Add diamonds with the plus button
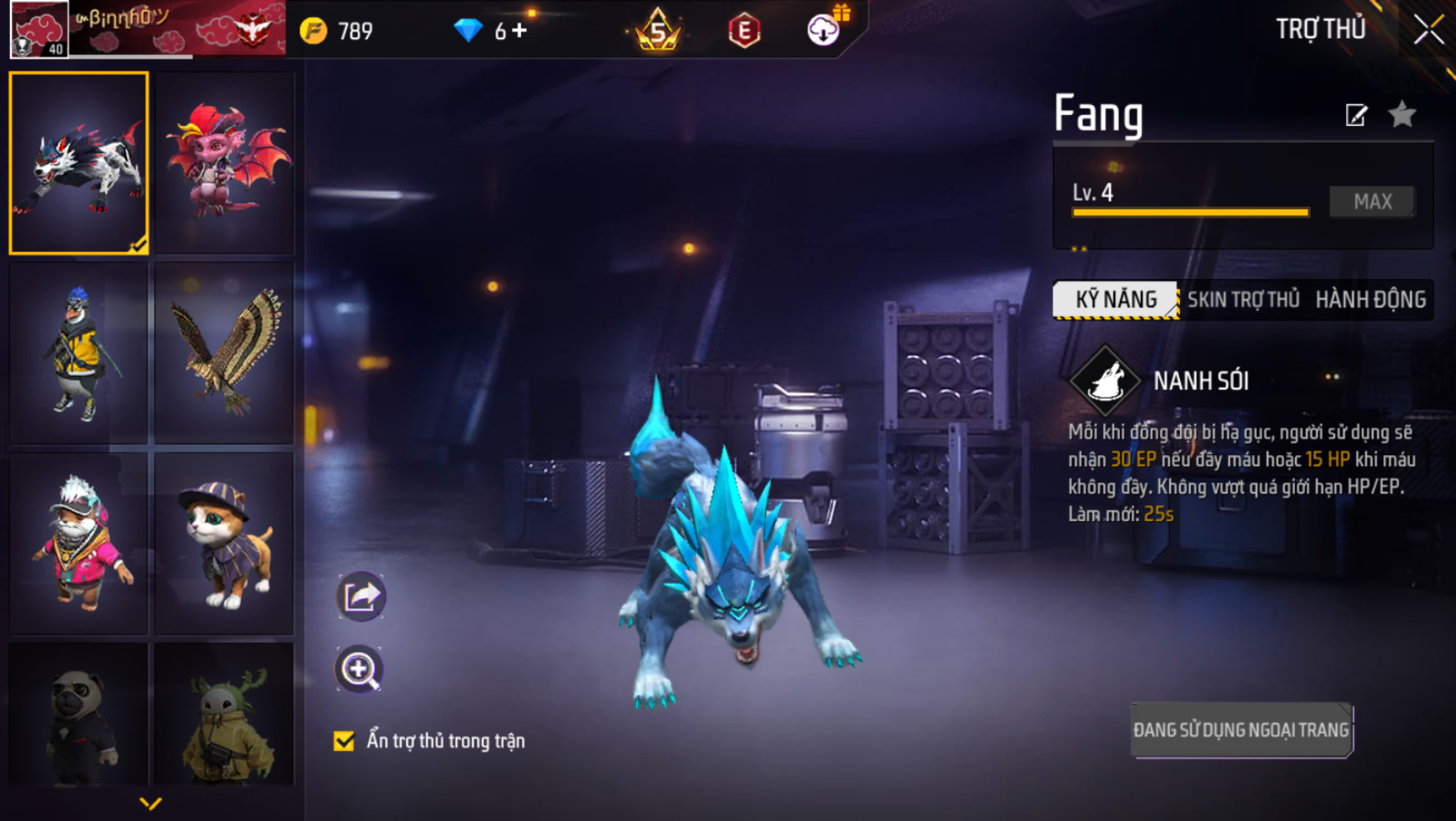The image size is (1456, 821). 520,31
